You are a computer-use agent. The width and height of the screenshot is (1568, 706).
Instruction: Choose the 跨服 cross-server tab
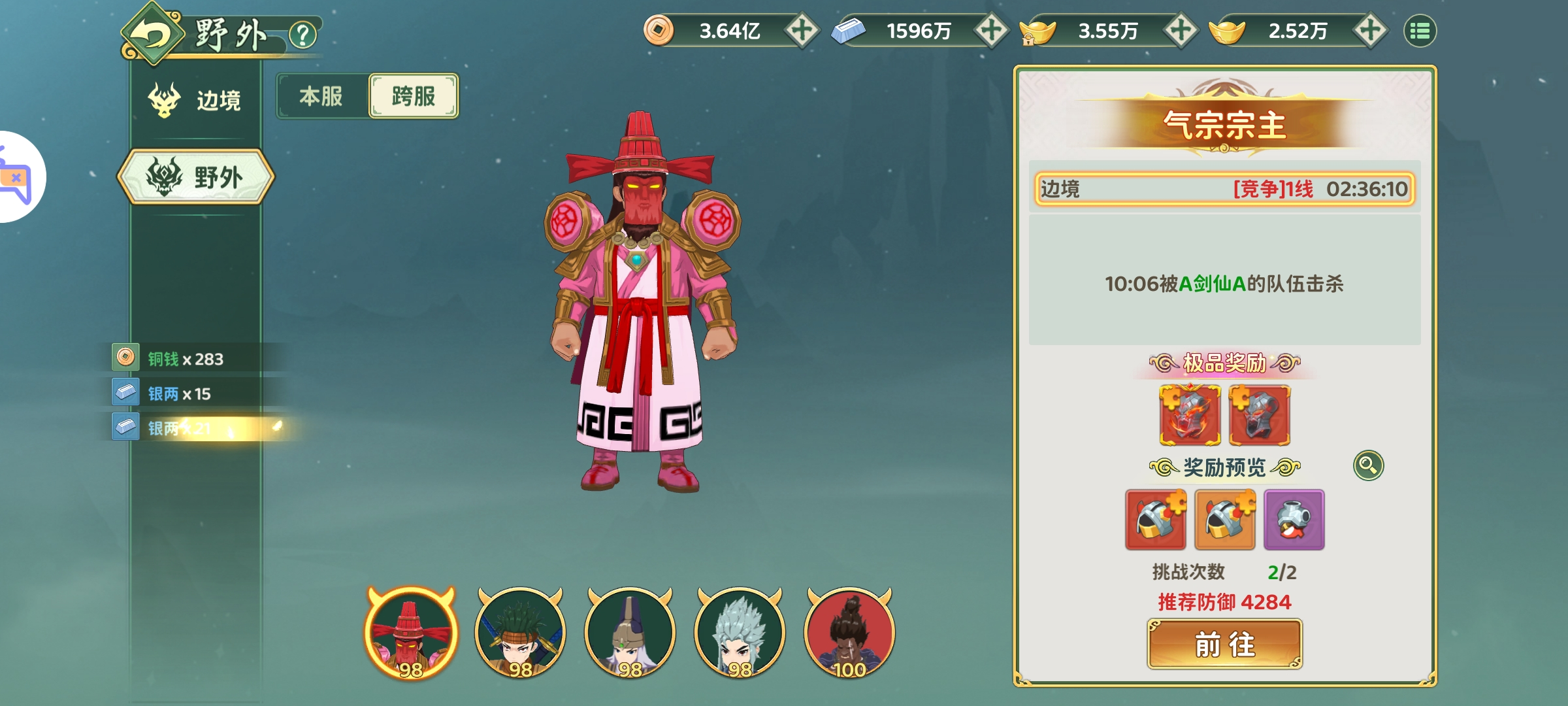click(x=414, y=96)
